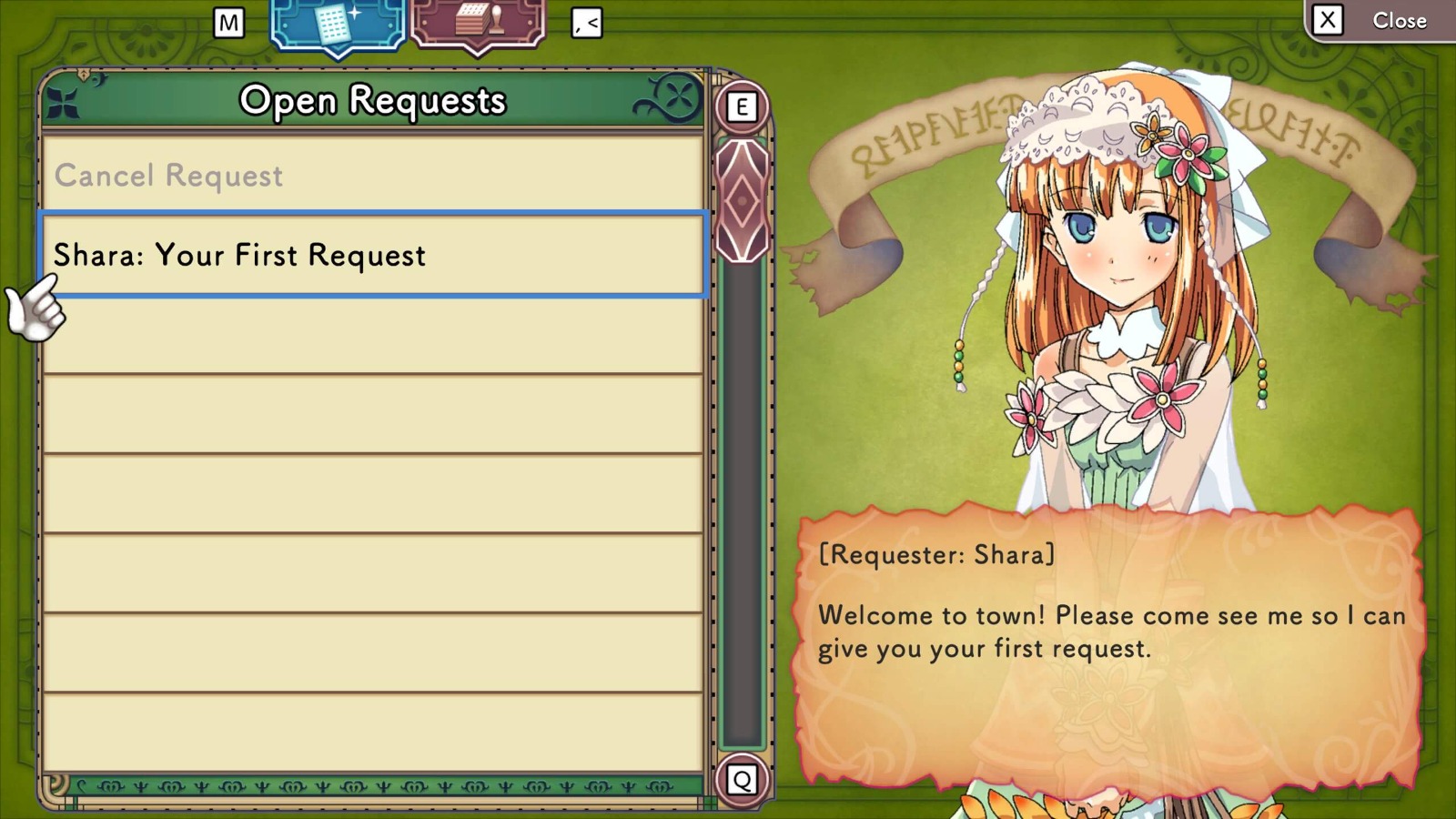Image resolution: width=1456 pixels, height=819 pixels.
Task: Click the X key icon beside Close
Action: [1327, 20]
